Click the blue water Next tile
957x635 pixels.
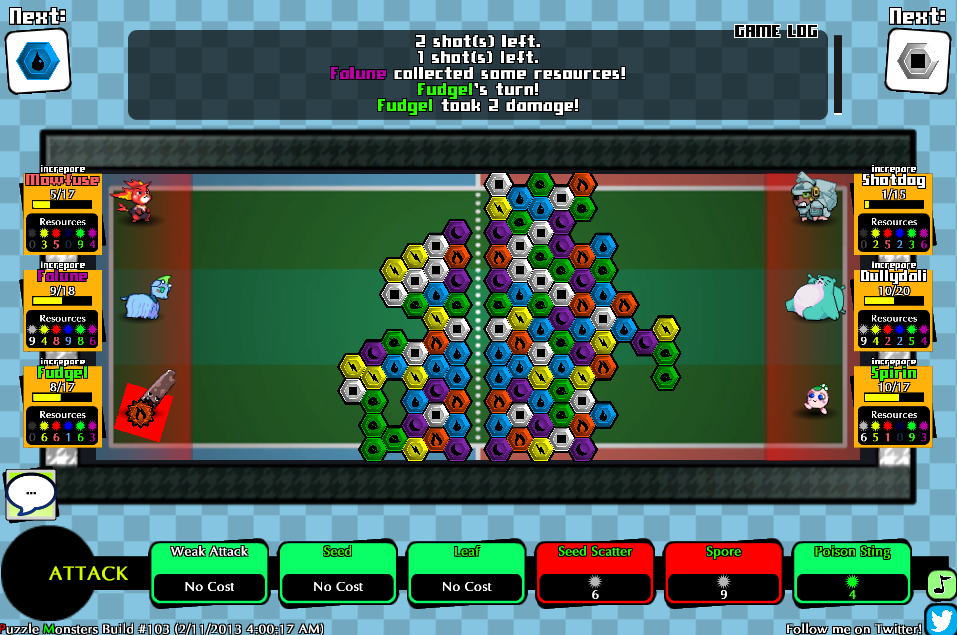[38, 62]
